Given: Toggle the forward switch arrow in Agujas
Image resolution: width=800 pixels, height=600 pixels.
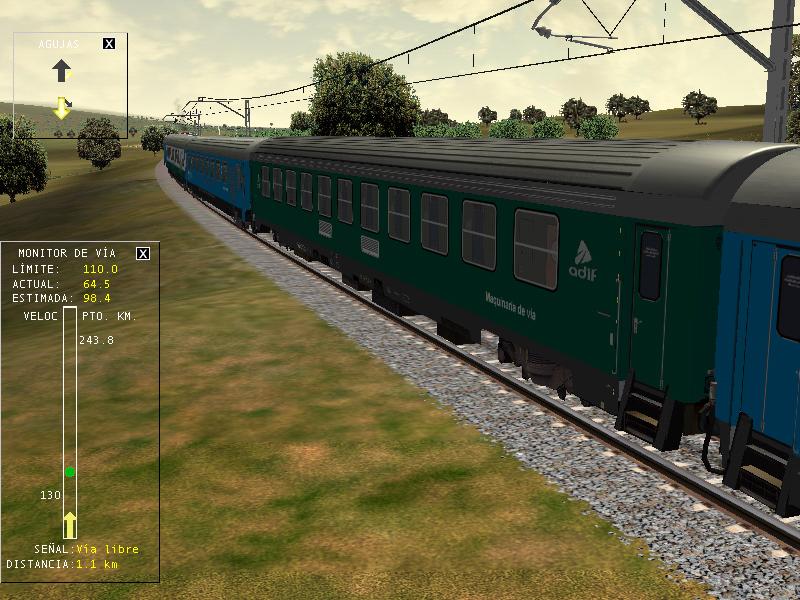Looking at the screenshot, I should point(62,70).
